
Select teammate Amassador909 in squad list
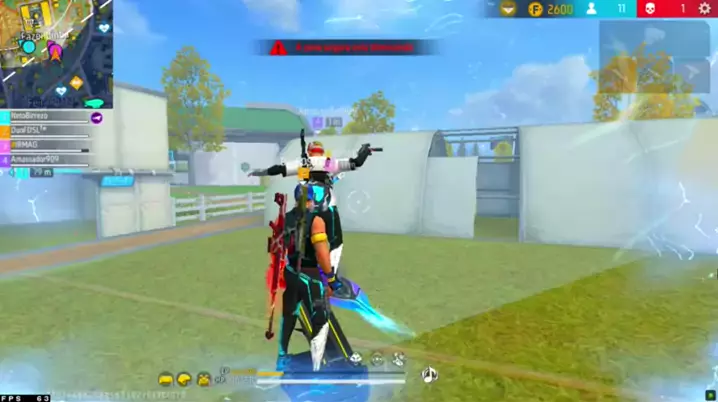point(45,159)
